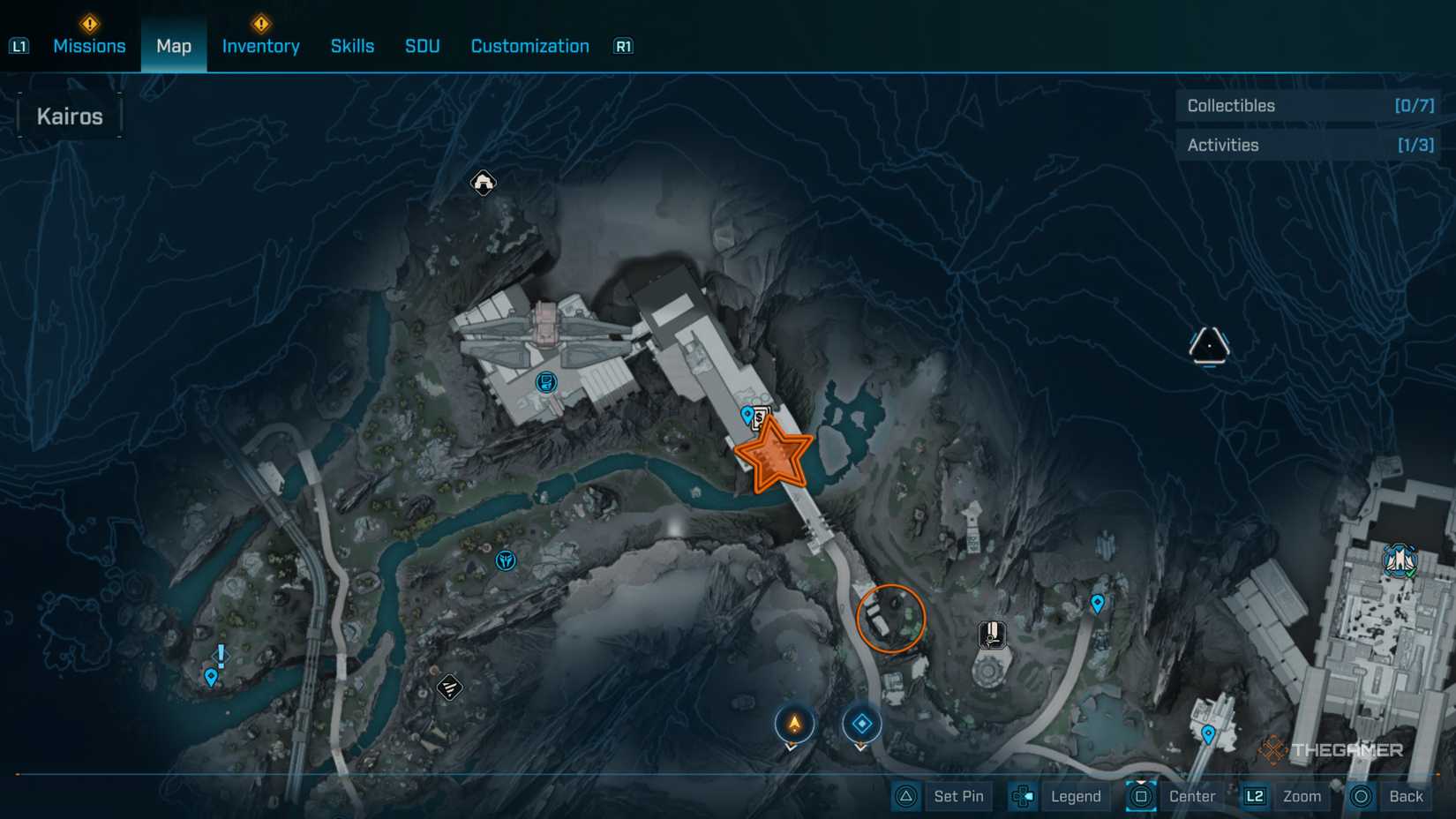Expand the chevron beneath the objective marker

coord(862,748)
